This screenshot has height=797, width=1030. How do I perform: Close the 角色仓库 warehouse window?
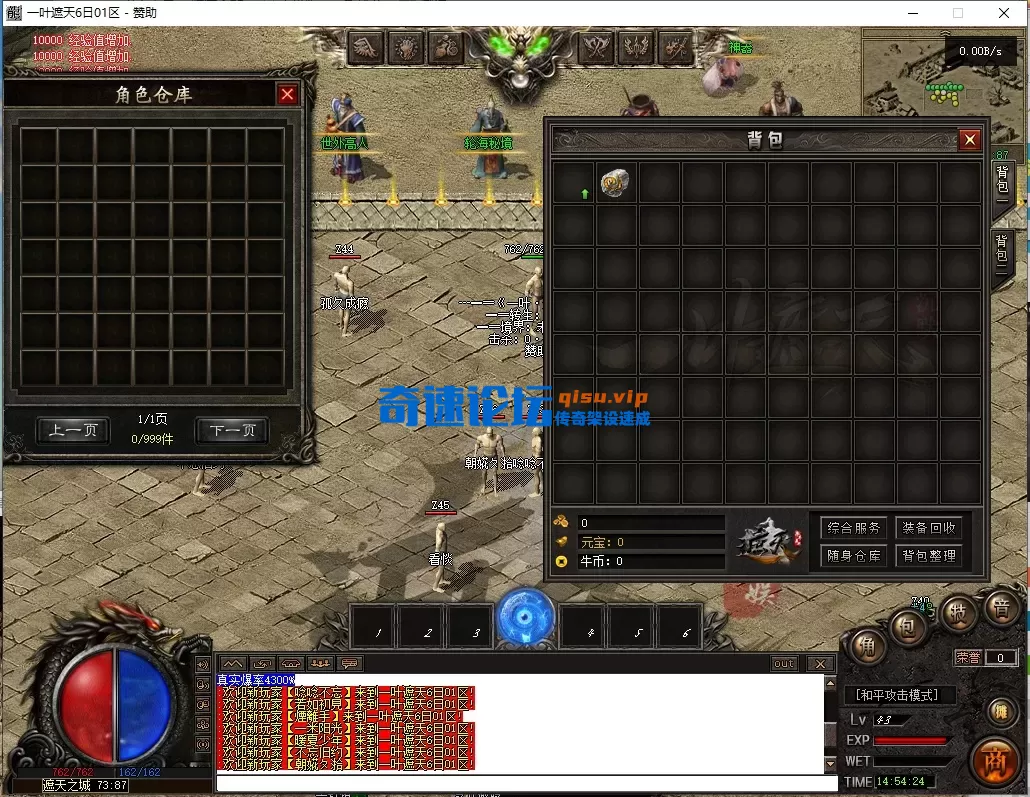[288, 94]
